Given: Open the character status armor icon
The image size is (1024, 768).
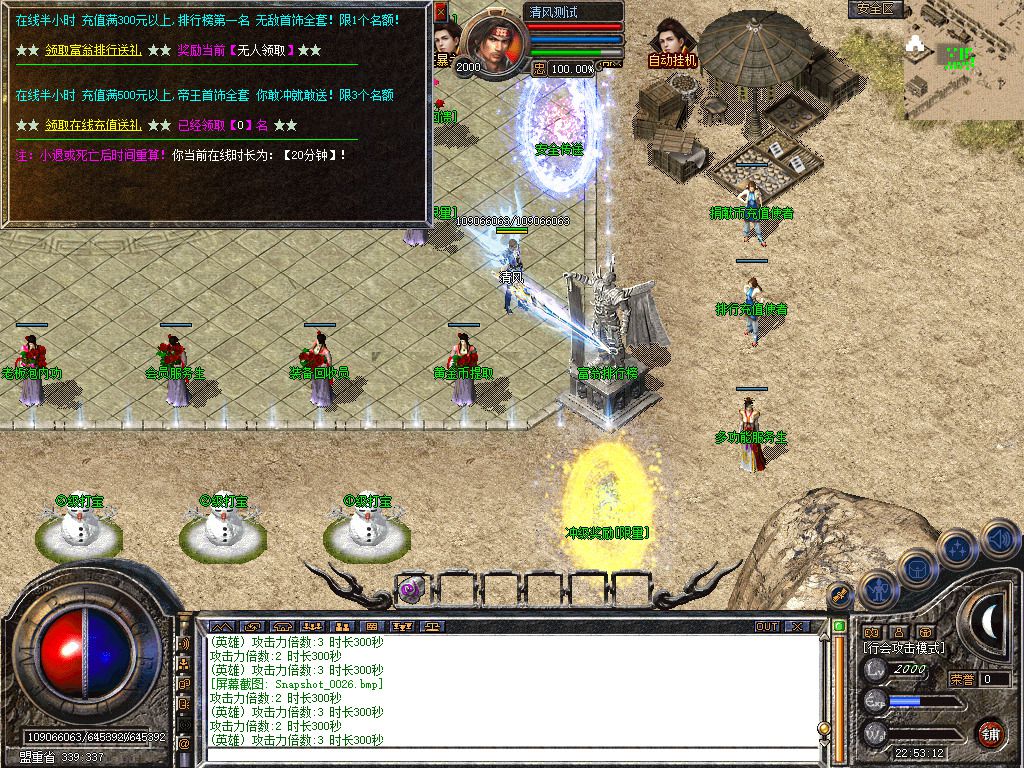Looking at the screenshot, I should click(878, 592).
